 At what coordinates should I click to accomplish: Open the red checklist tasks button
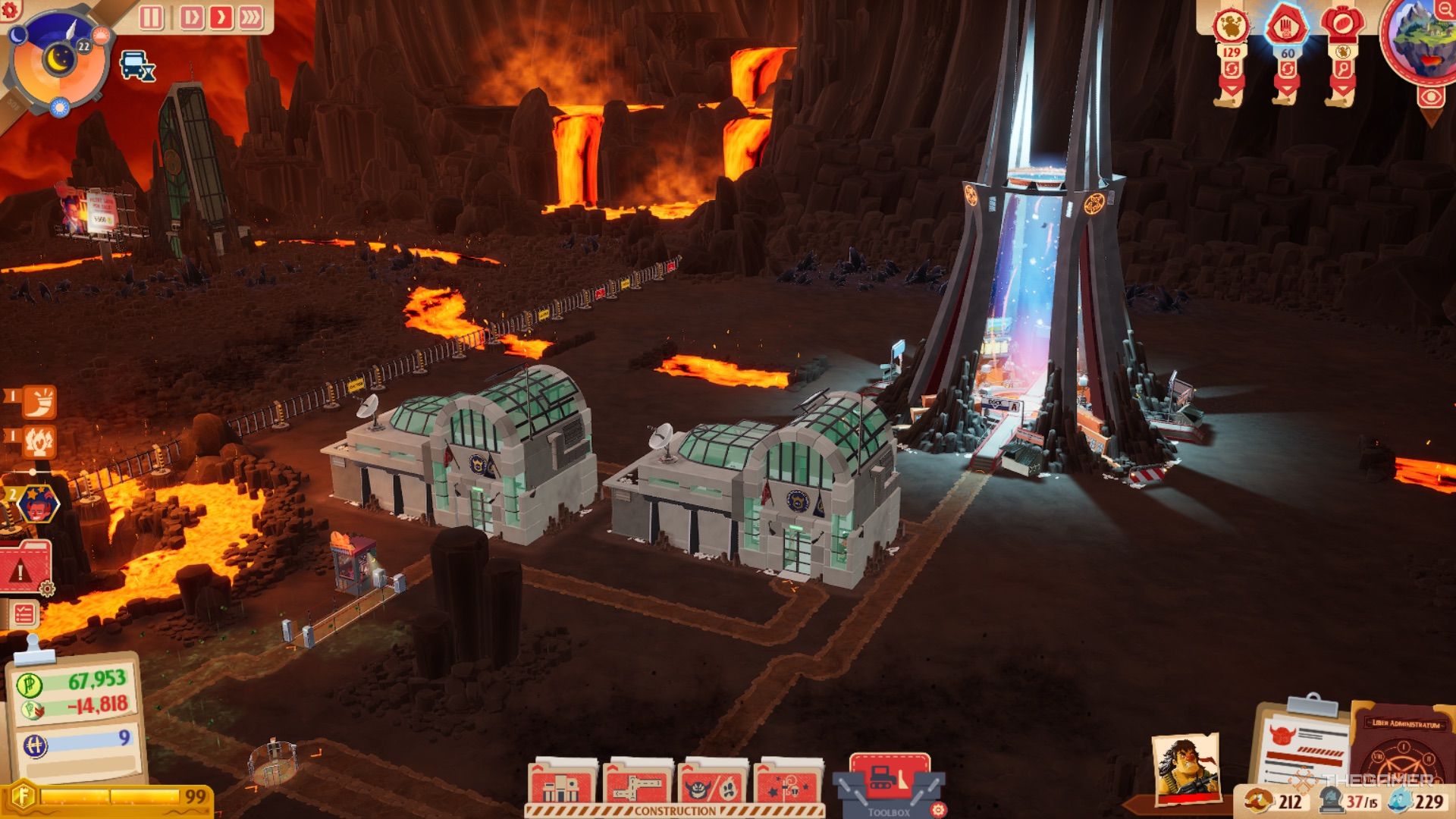coord(24,614)
